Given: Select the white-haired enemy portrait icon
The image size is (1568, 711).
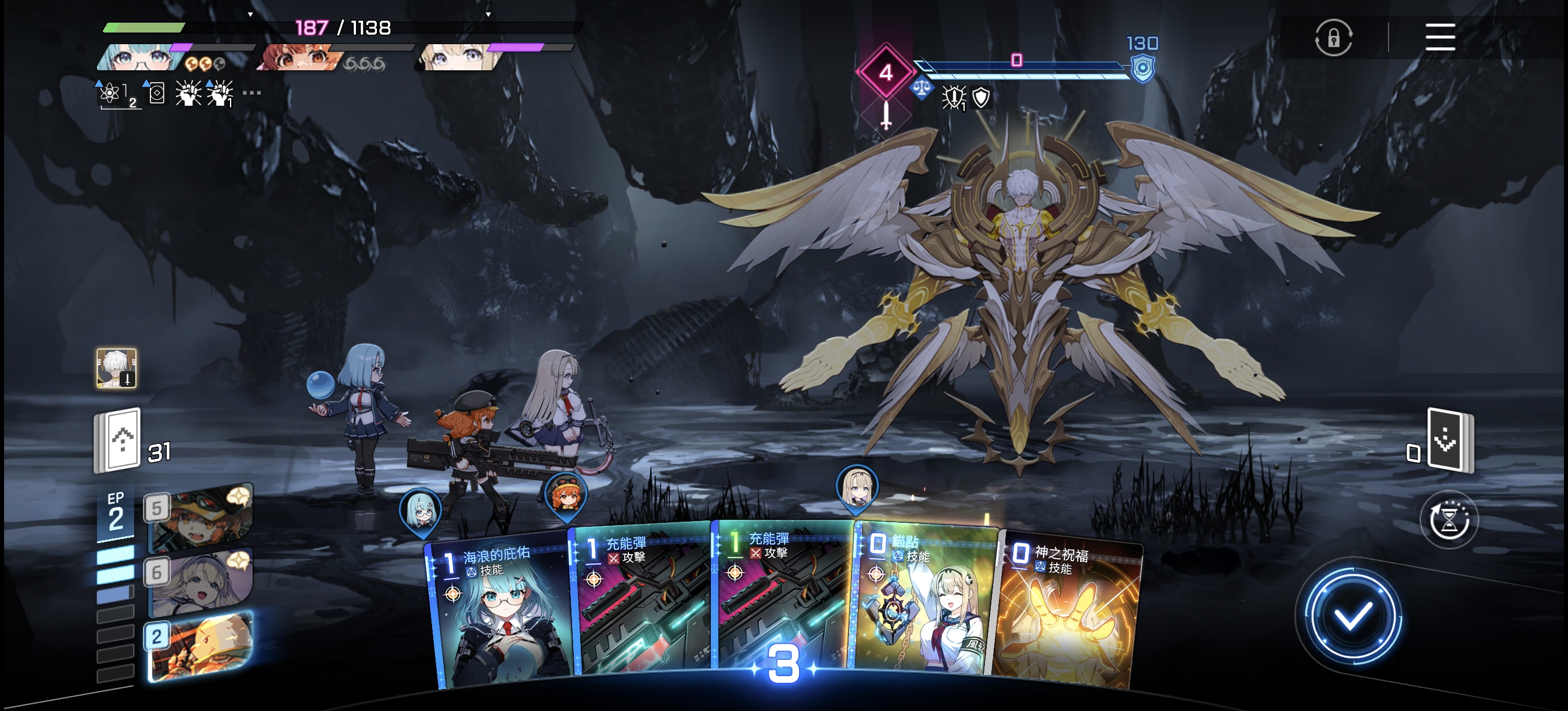Looking at the screenshot, I should 116,368.
